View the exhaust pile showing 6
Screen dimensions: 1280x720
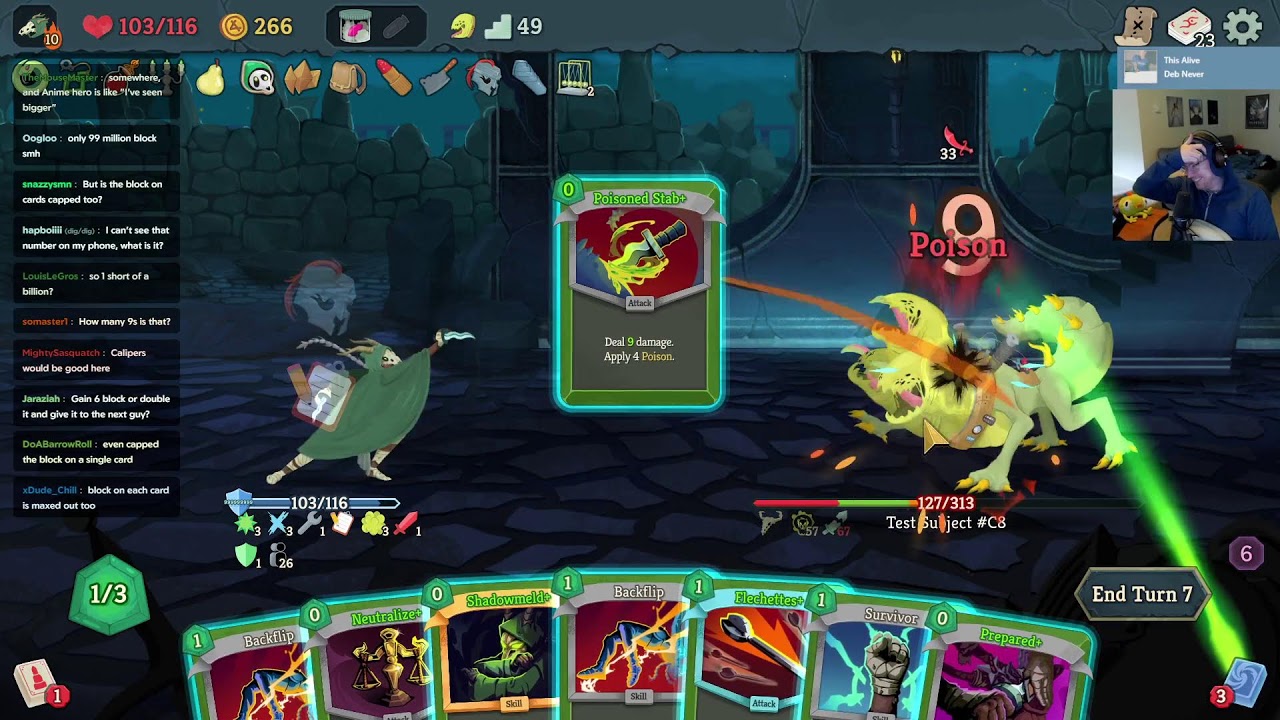pyautogui.click(x=1246, y=554)
